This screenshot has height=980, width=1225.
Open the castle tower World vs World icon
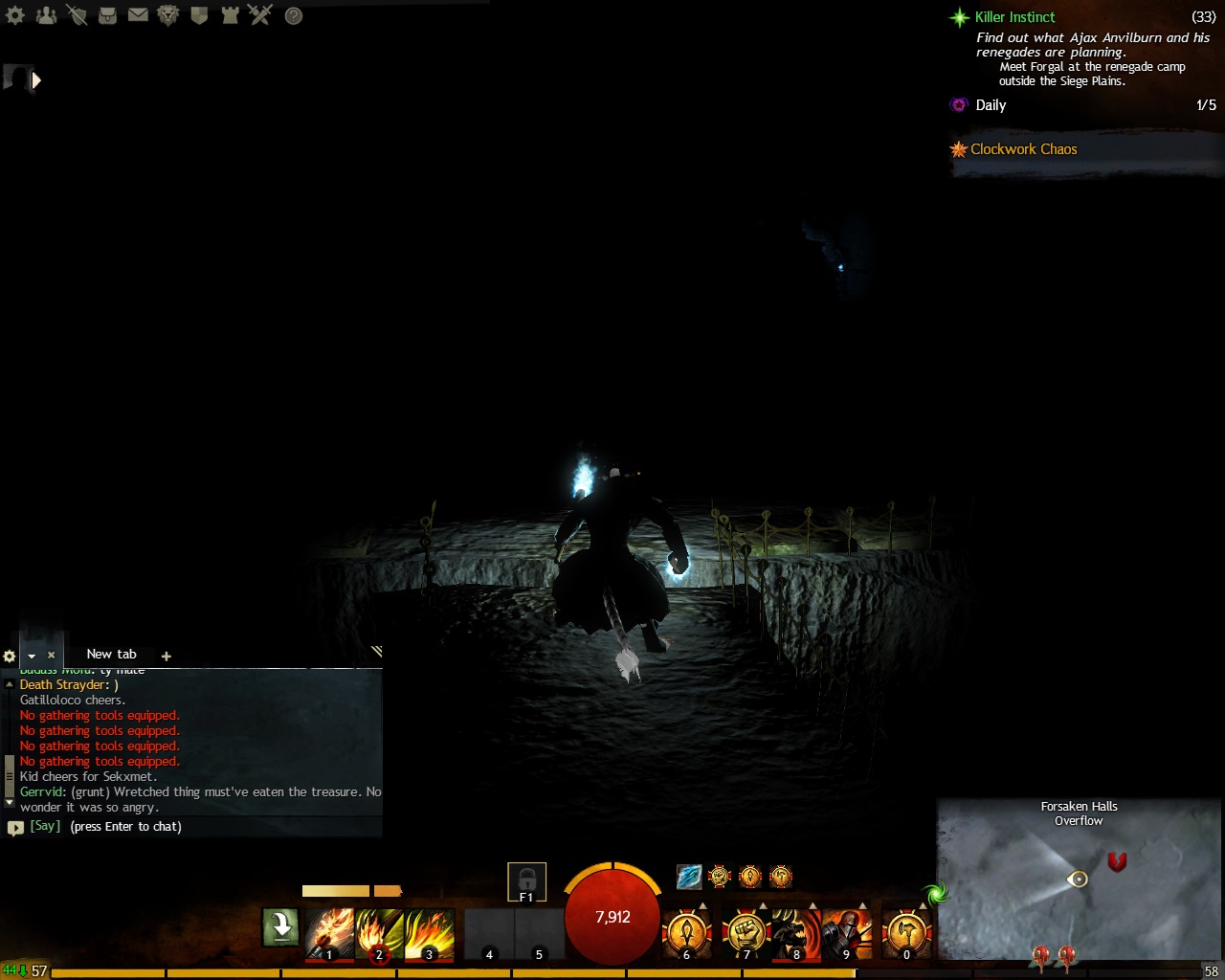point(230,15)
